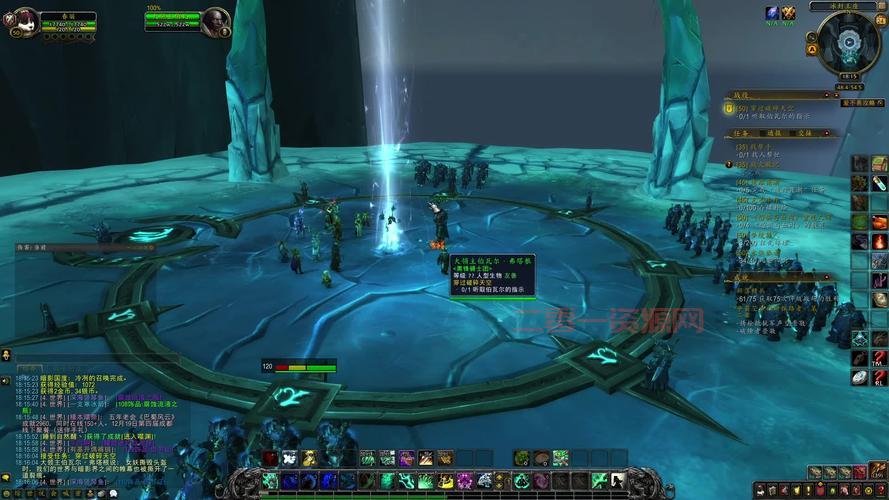Viewport: 889px width, 500px height.
Task: Activate the first main action bar ability
Action: [x=270, y=481]
